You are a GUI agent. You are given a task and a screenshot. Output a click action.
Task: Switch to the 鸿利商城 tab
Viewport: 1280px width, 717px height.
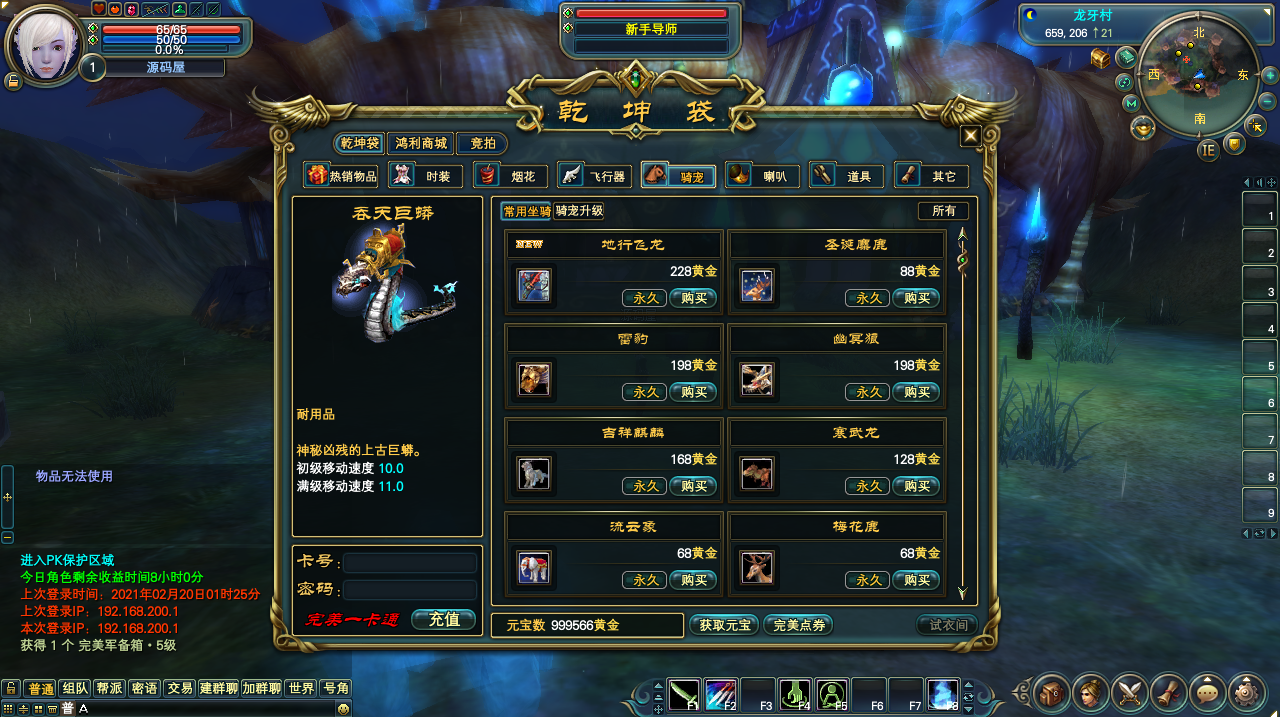point(421,144)
